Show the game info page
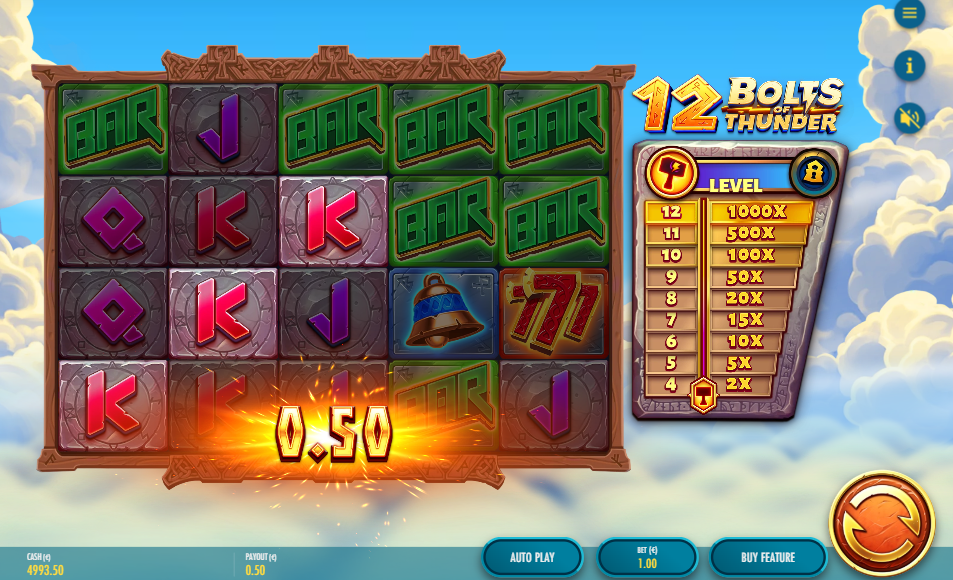953x580 pixels. (x=909, y=66)
